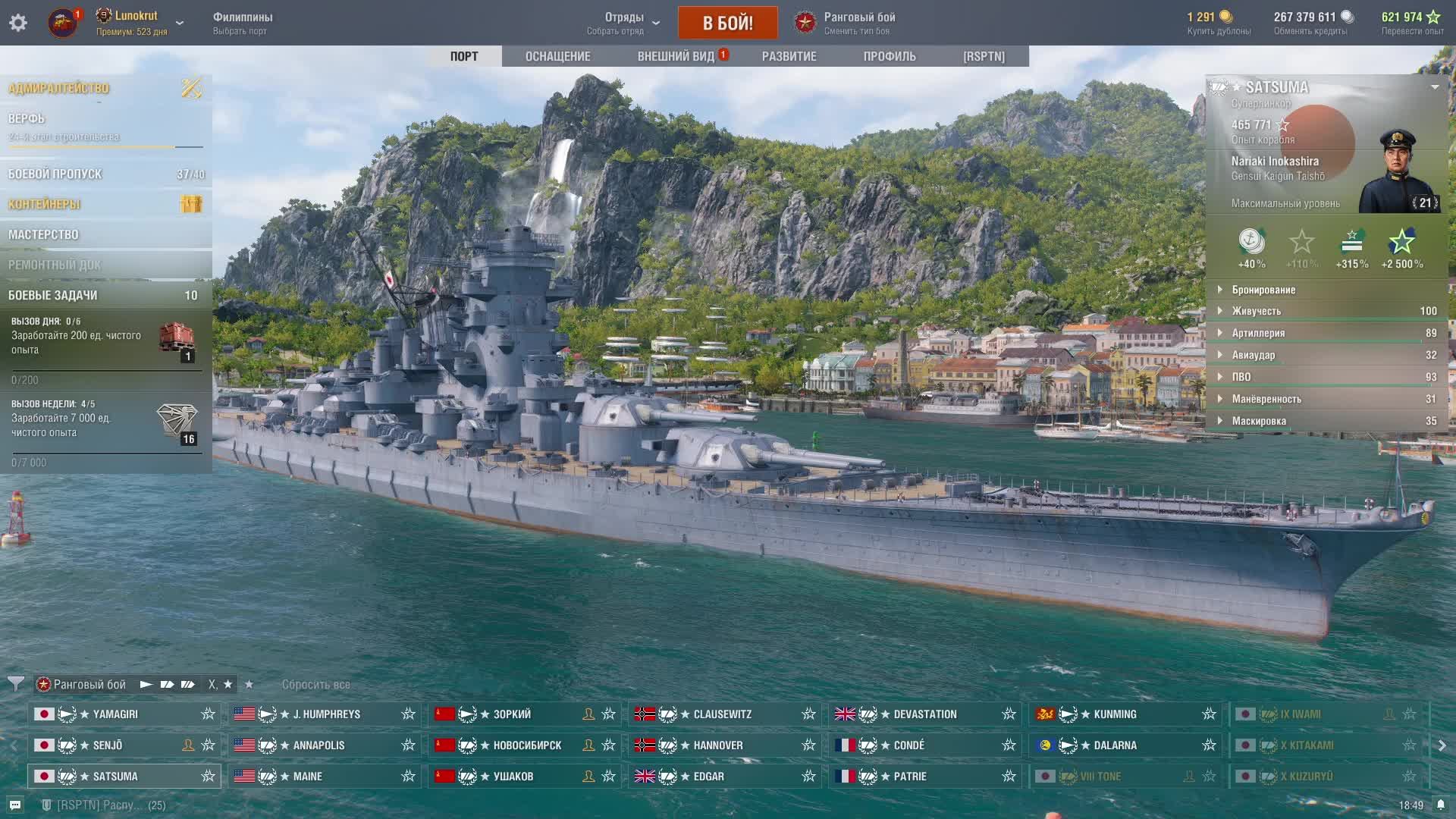Screen dimensions: 1456x819
Task: Open the Боевой пропуск panel
Action: [x=55, y=174]
